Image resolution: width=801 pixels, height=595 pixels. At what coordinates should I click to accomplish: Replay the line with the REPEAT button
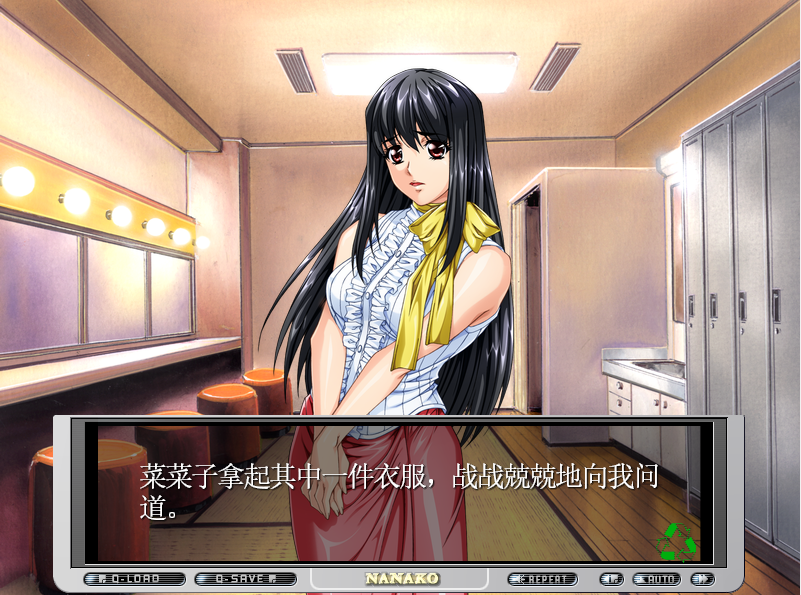pyautogui.click(x=543, y=579)
